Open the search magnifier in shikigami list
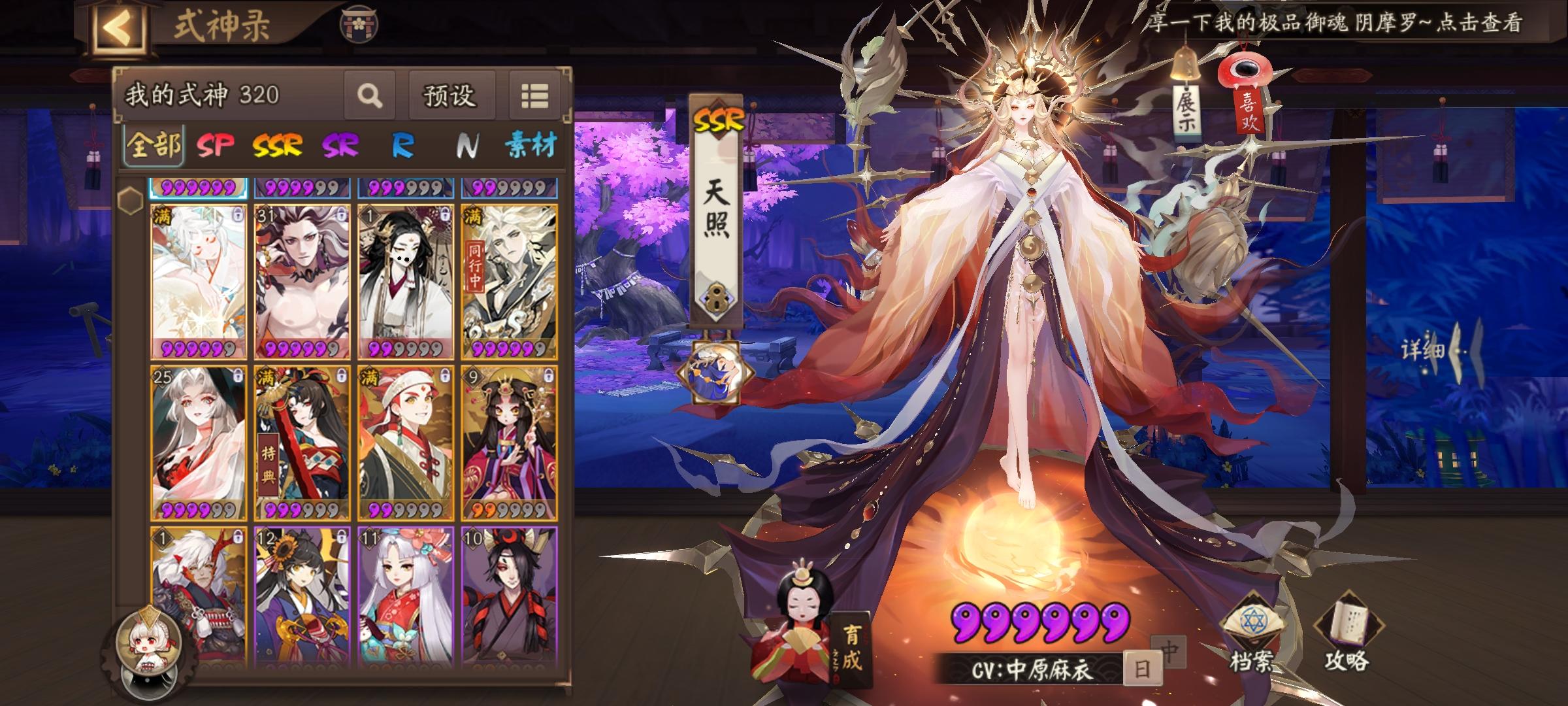The width and height of the screenshot is (1568, 706). [x=369, y=95]
